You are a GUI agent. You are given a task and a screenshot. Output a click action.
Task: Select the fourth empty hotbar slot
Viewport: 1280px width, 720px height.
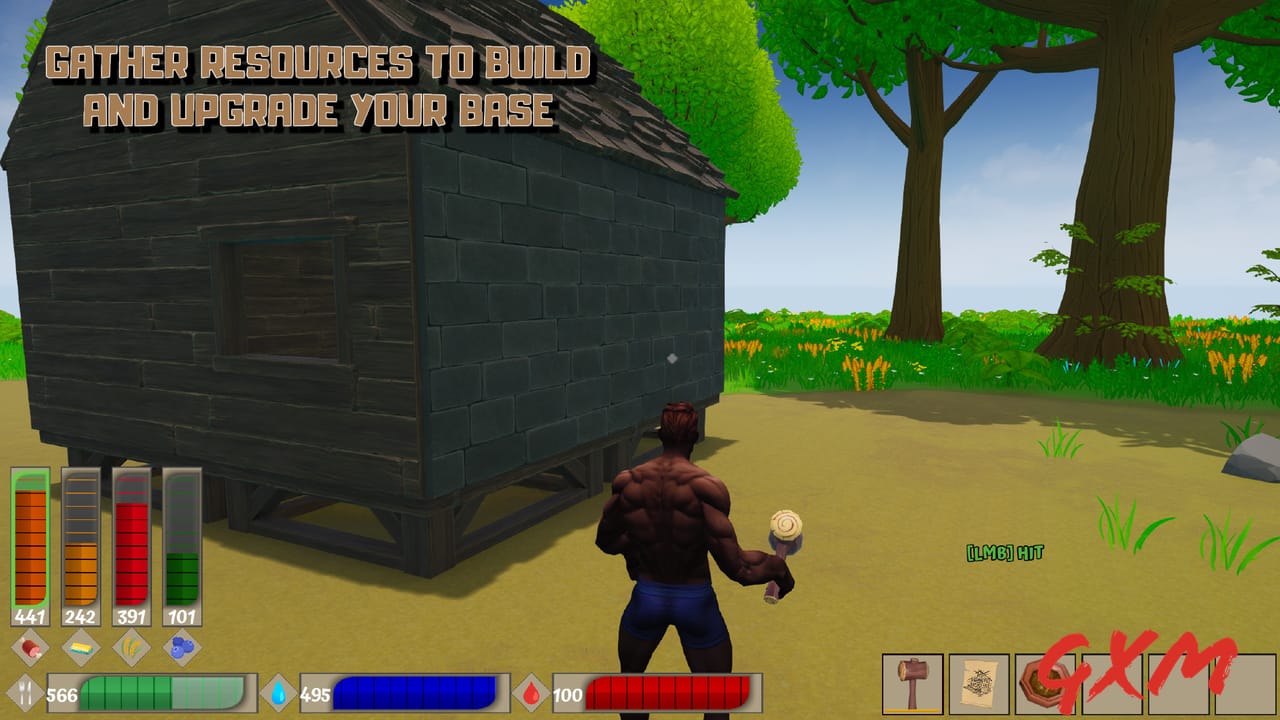pyautogui.click(x=1113, y=685)
